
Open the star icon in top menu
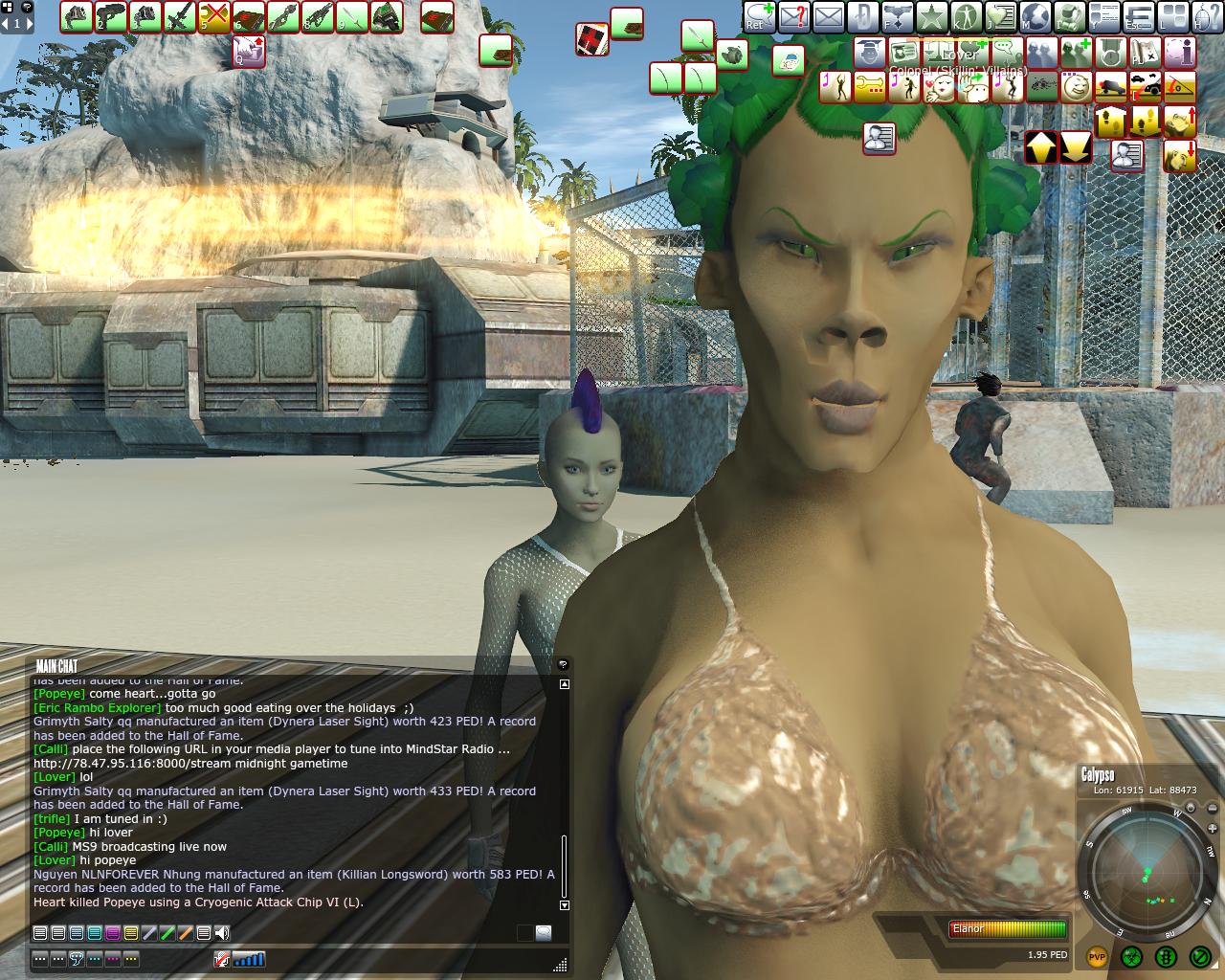click(x=931, y=16)
